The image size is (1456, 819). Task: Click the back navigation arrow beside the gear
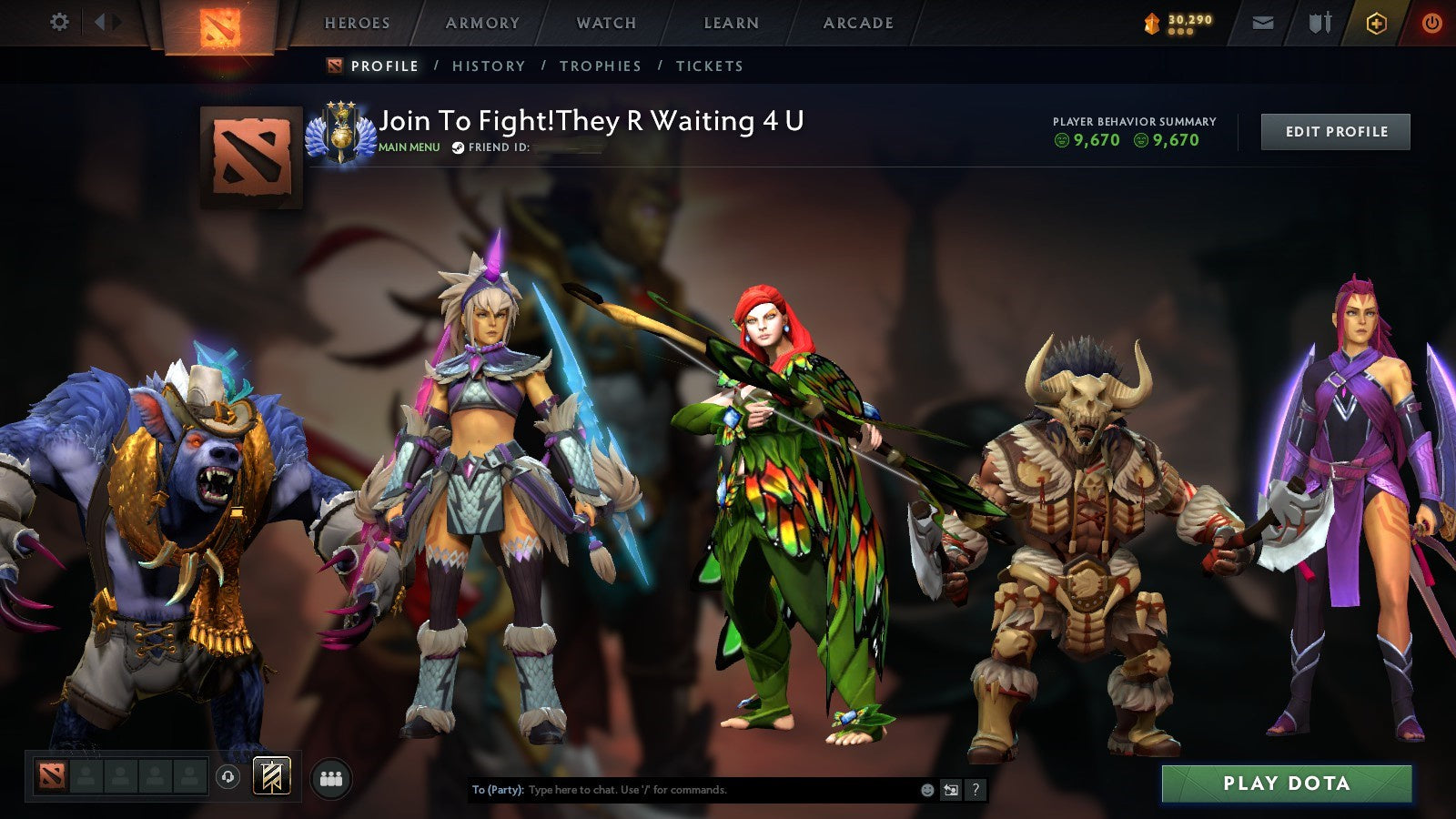100,22
